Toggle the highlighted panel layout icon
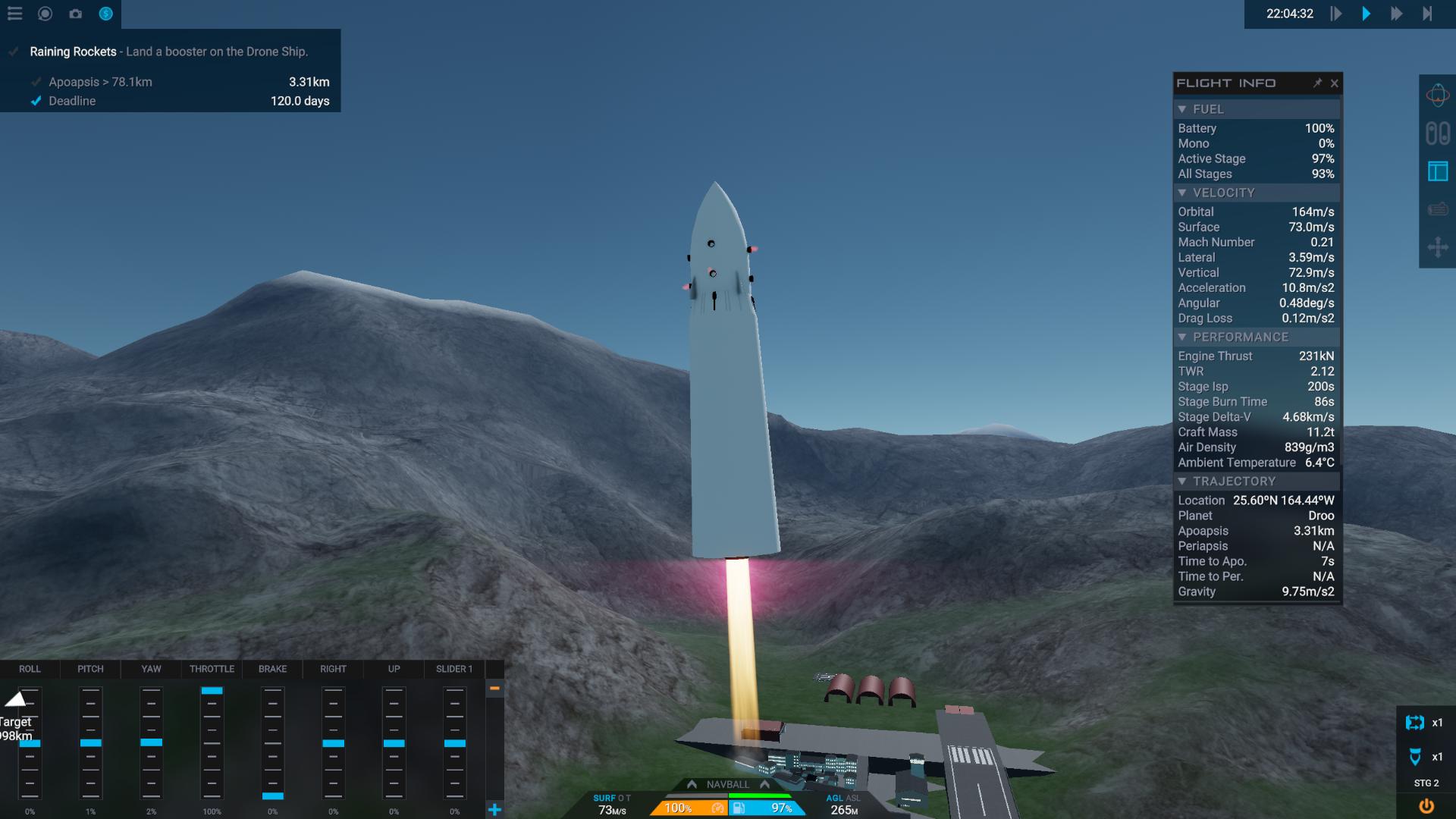 coord(1437,171)
